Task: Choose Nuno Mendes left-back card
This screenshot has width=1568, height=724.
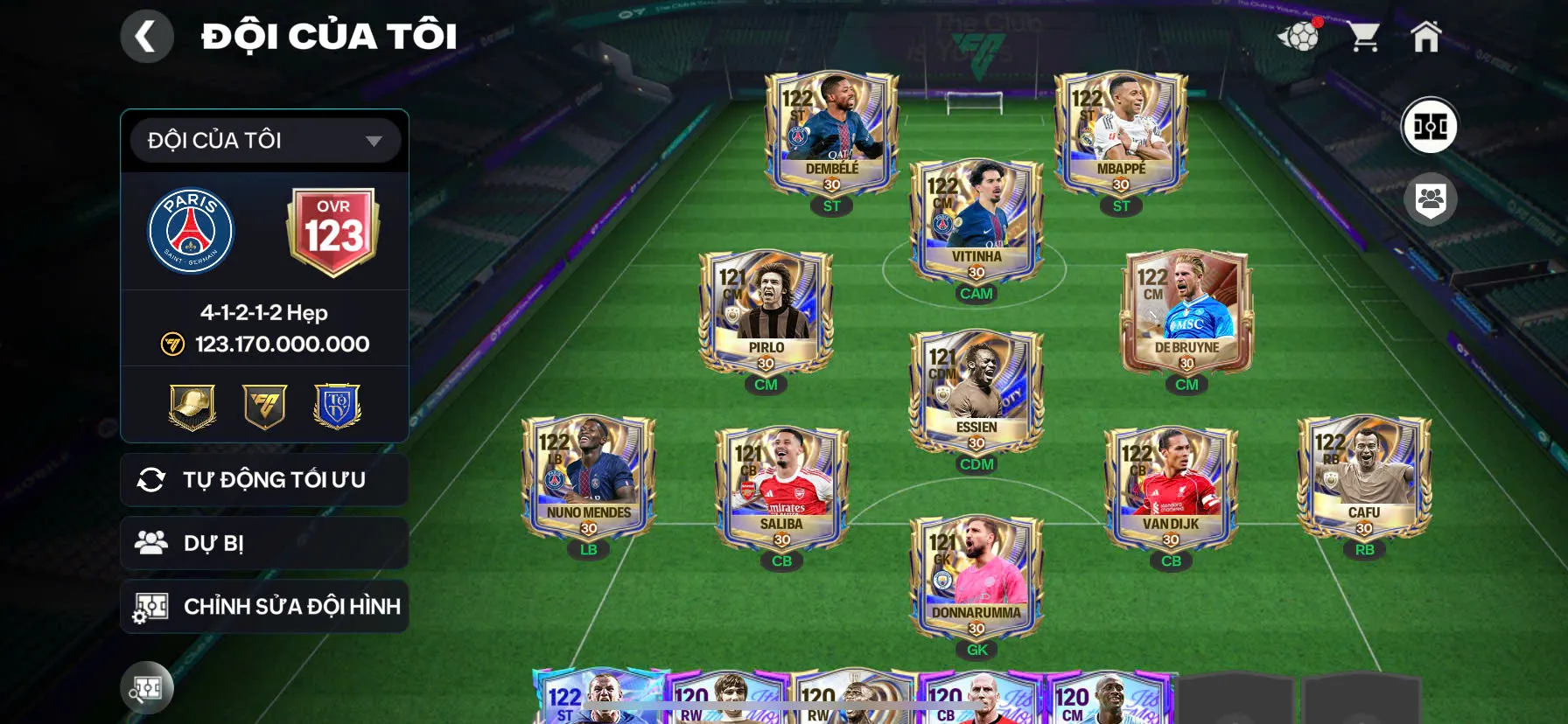Action: click(588, 477)
